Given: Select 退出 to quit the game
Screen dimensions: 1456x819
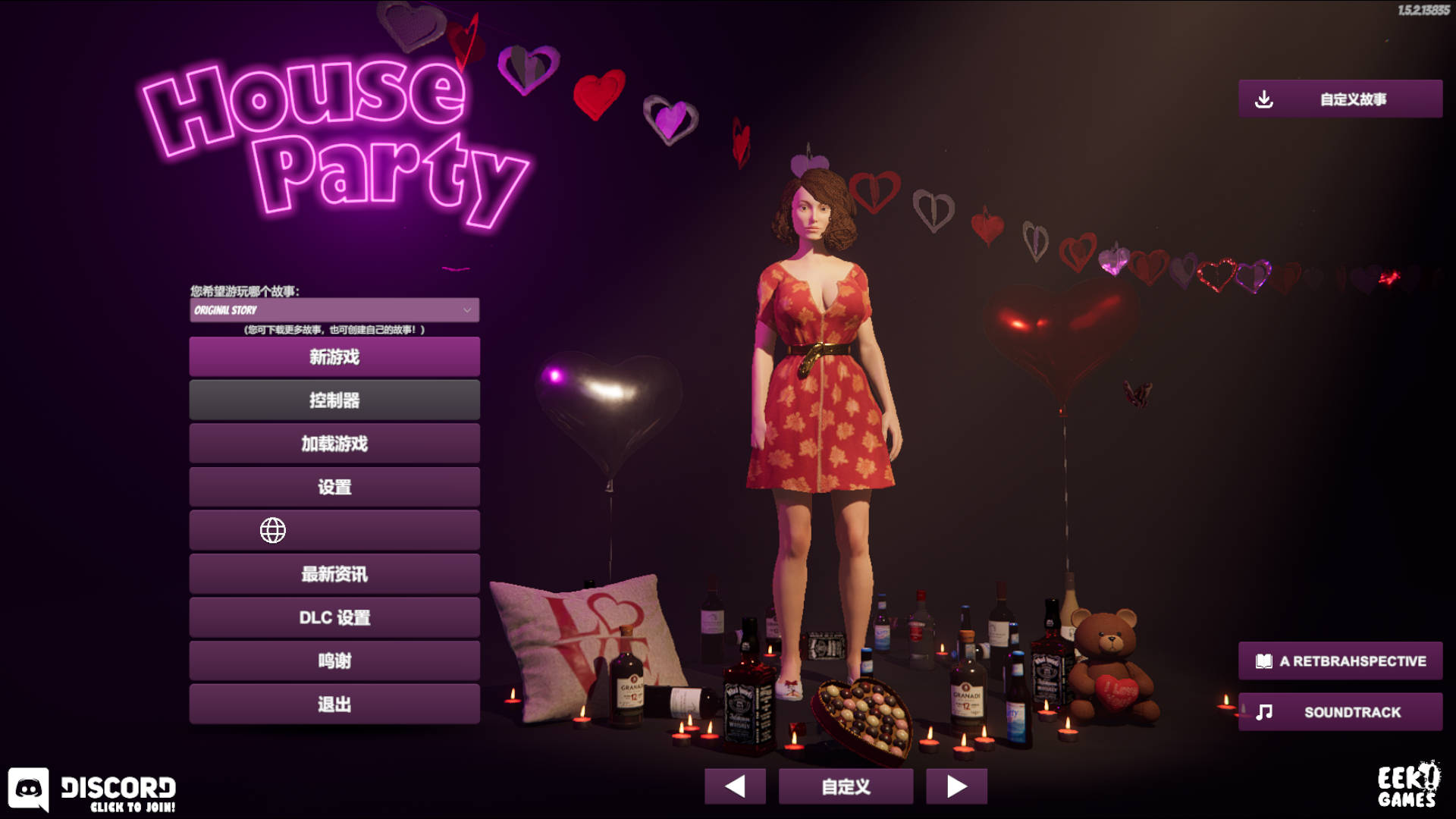Looking at the screenshot, I should click(x=334, y=704).
